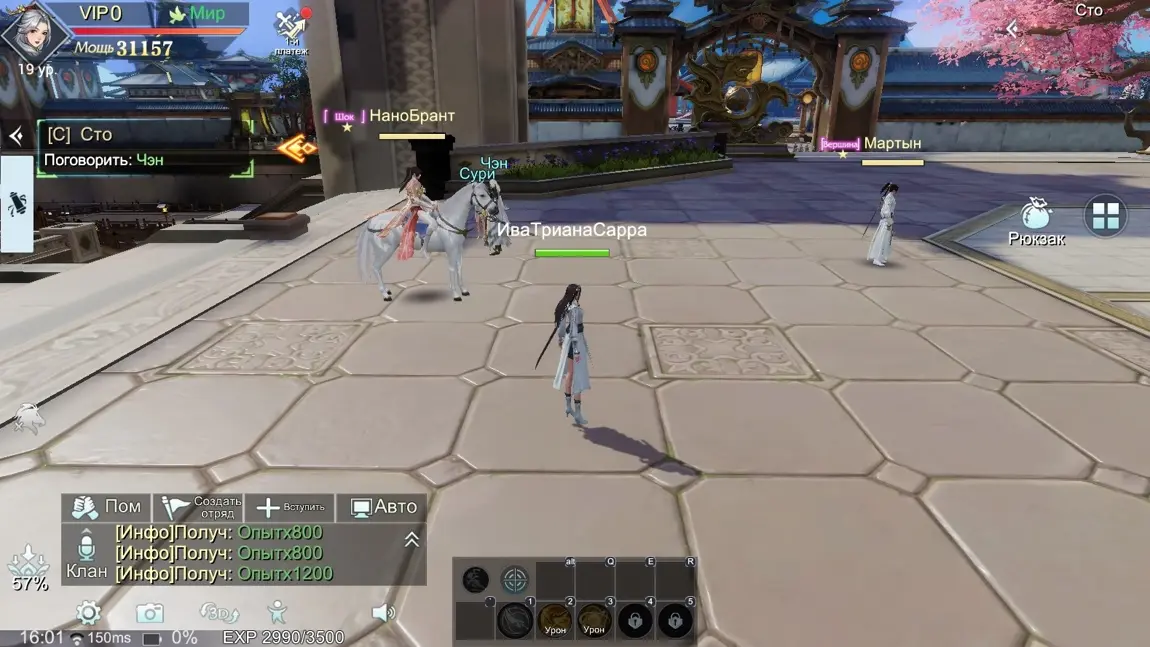This screenshot has height=647, width=1150.
Task: Open settings via the gear icon
Action: (88, 612)
